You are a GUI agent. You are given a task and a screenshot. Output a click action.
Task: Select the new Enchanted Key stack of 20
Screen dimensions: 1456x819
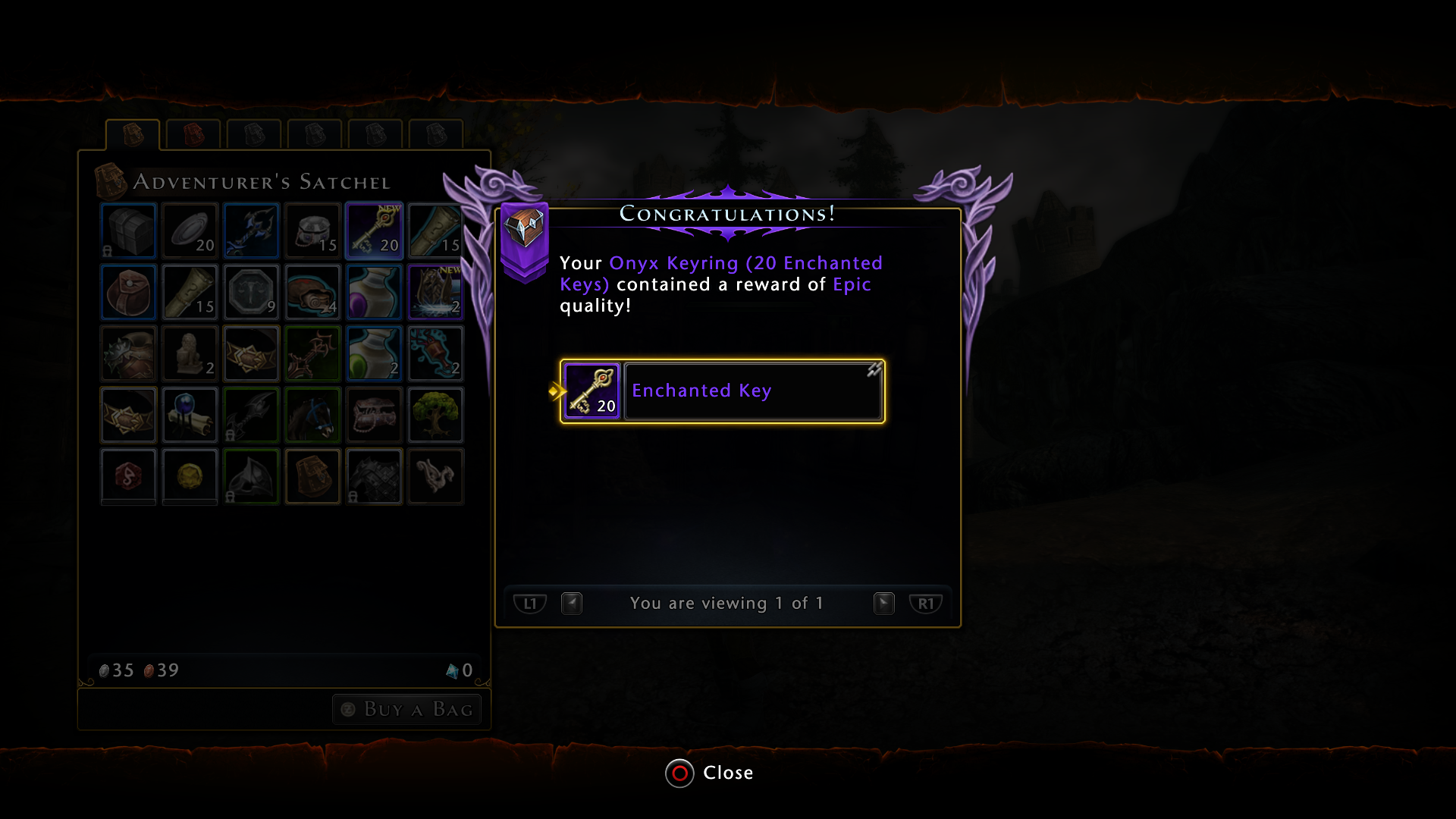374,231
